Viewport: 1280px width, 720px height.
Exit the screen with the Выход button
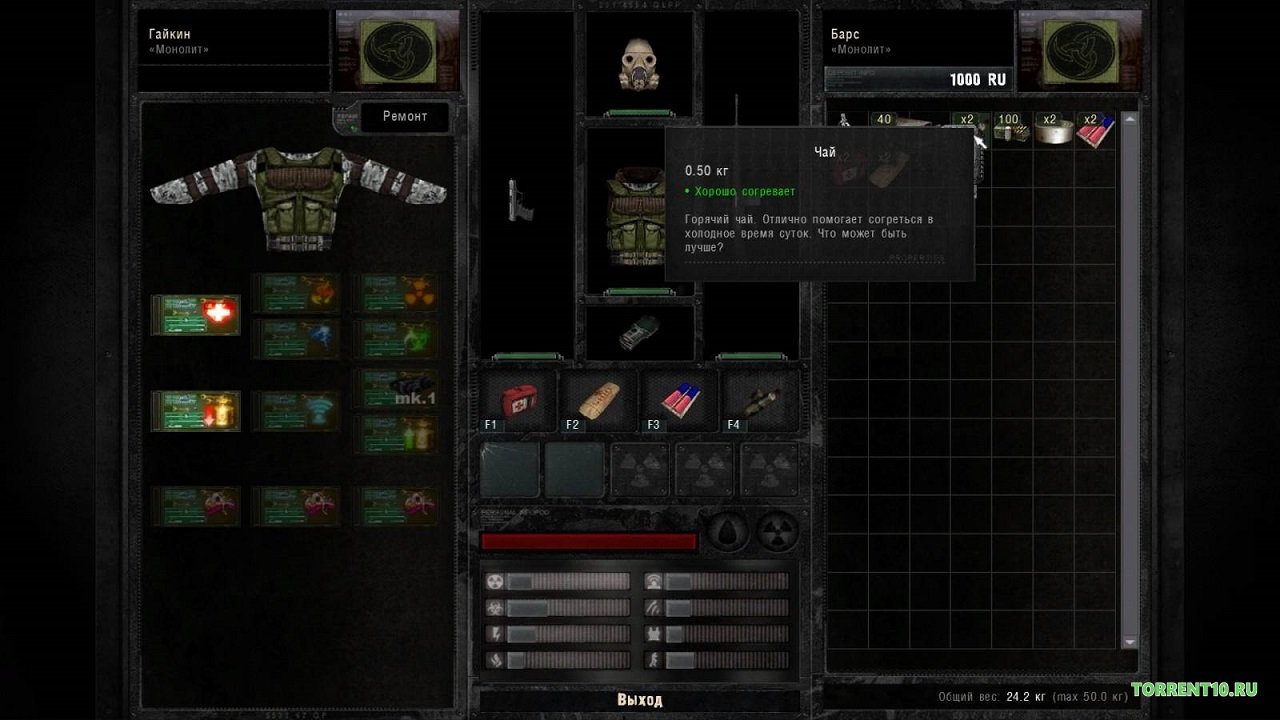[x=639, y=700]
